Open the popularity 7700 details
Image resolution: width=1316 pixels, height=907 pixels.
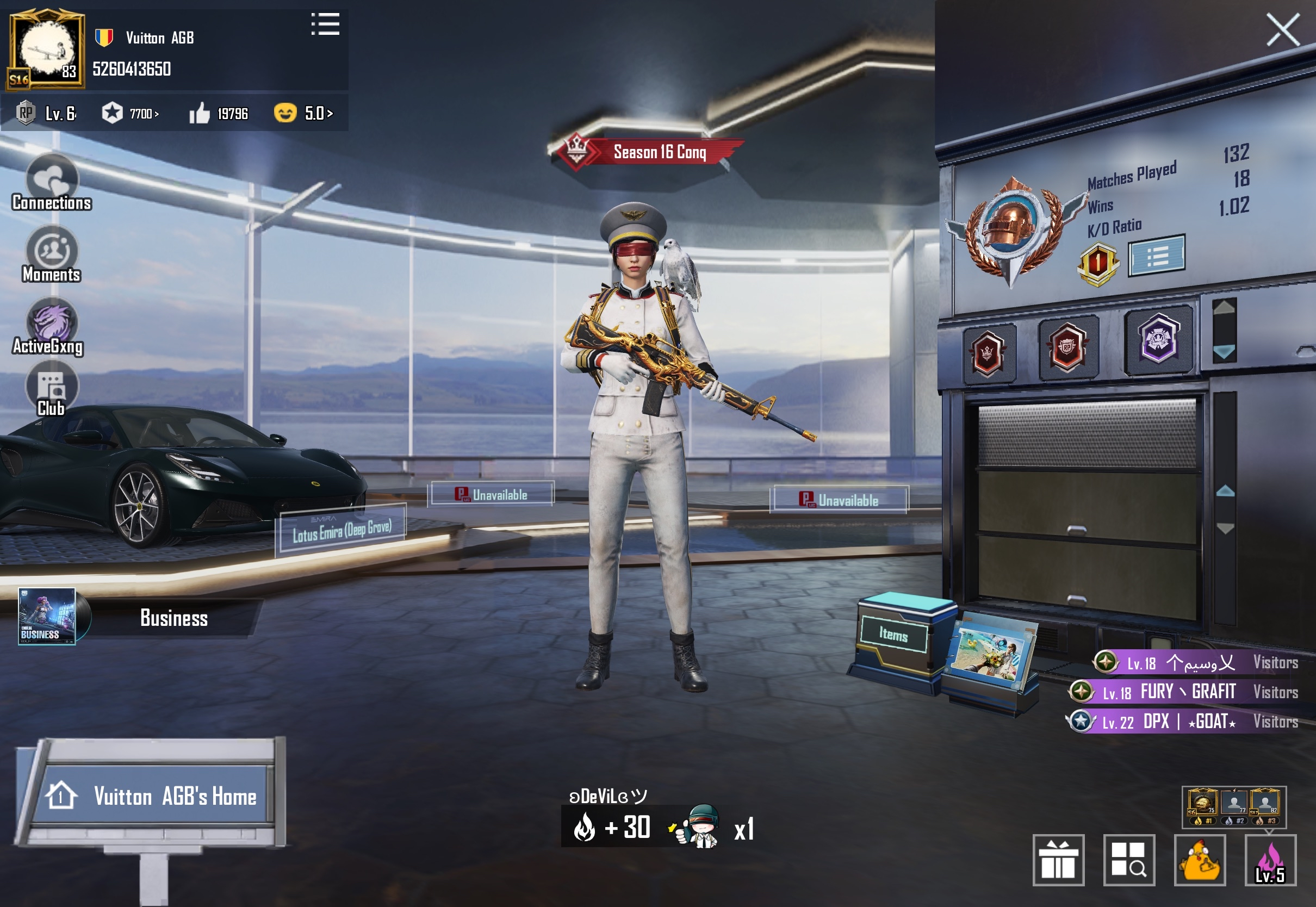(x=131, y=114)
